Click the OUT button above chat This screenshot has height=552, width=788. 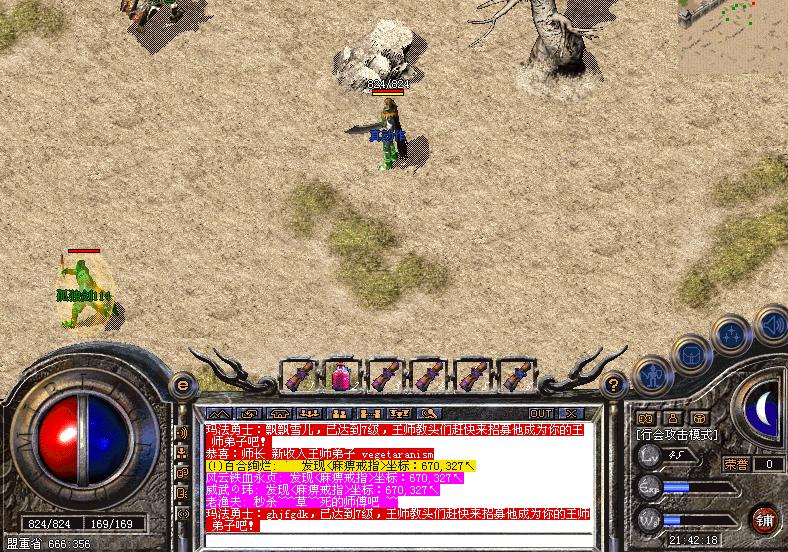(541, 413)
